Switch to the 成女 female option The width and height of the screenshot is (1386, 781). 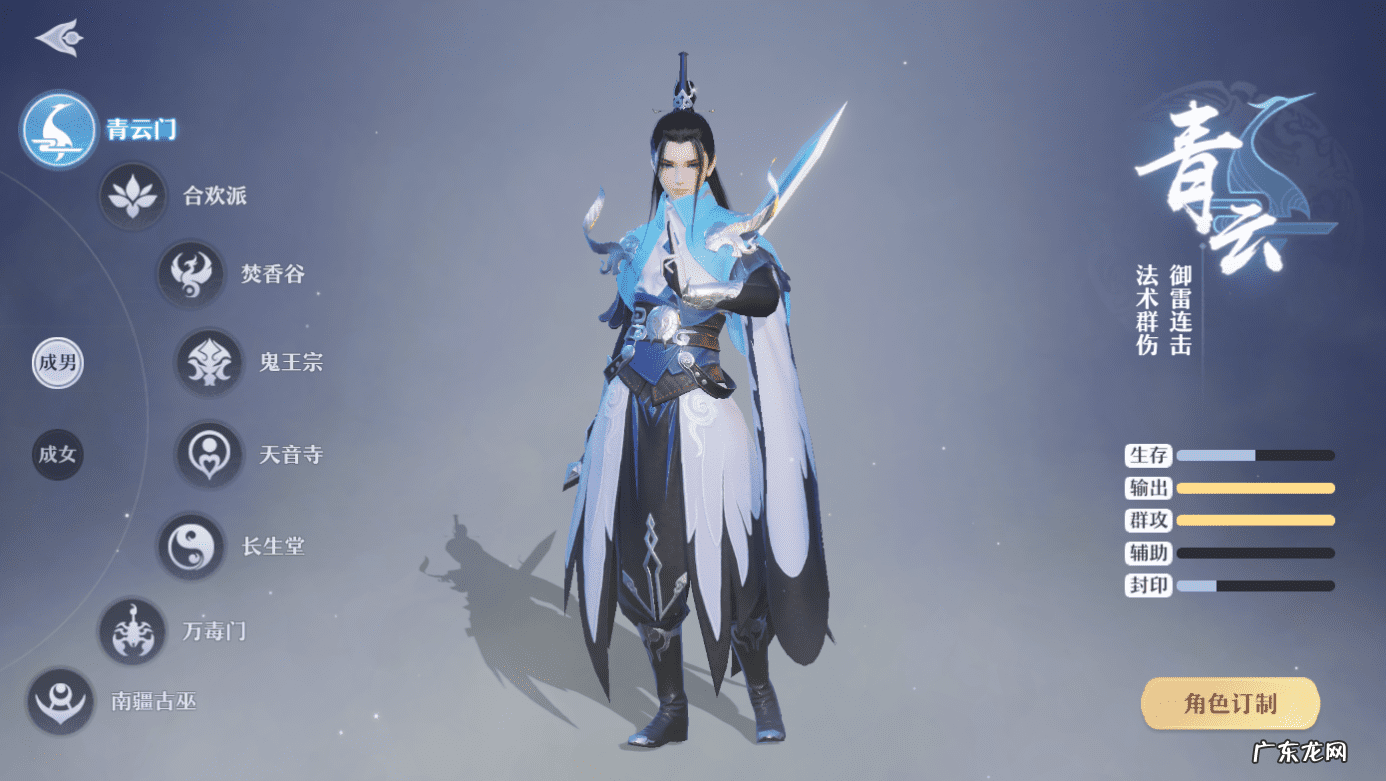tap(57, 455)
